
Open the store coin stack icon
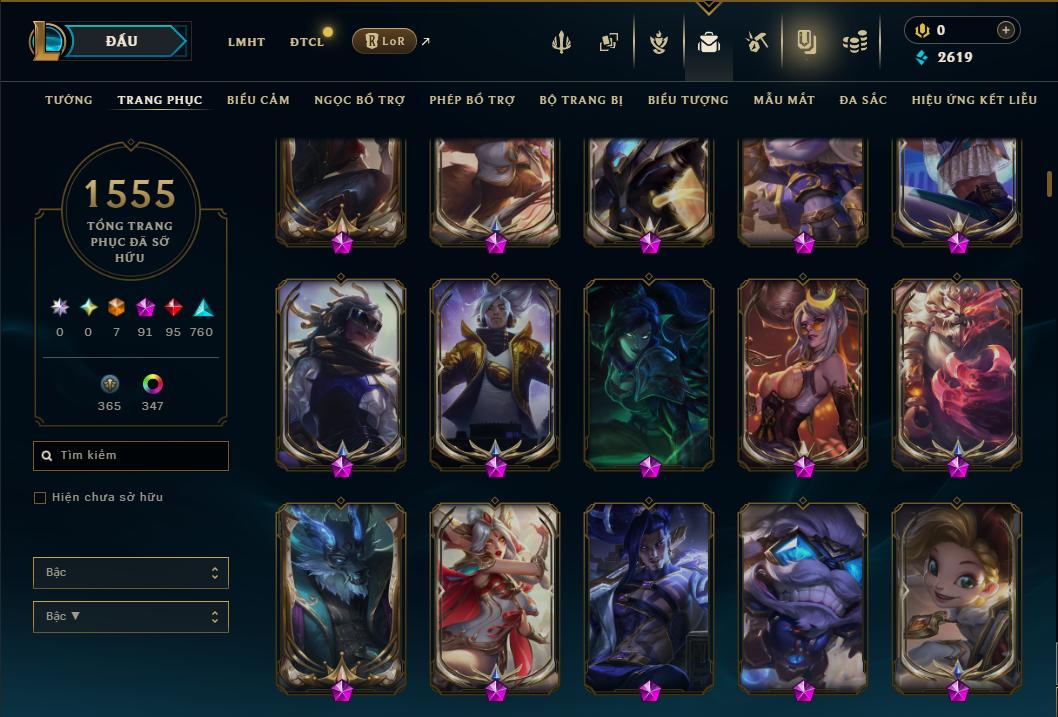tap(854, 42)
